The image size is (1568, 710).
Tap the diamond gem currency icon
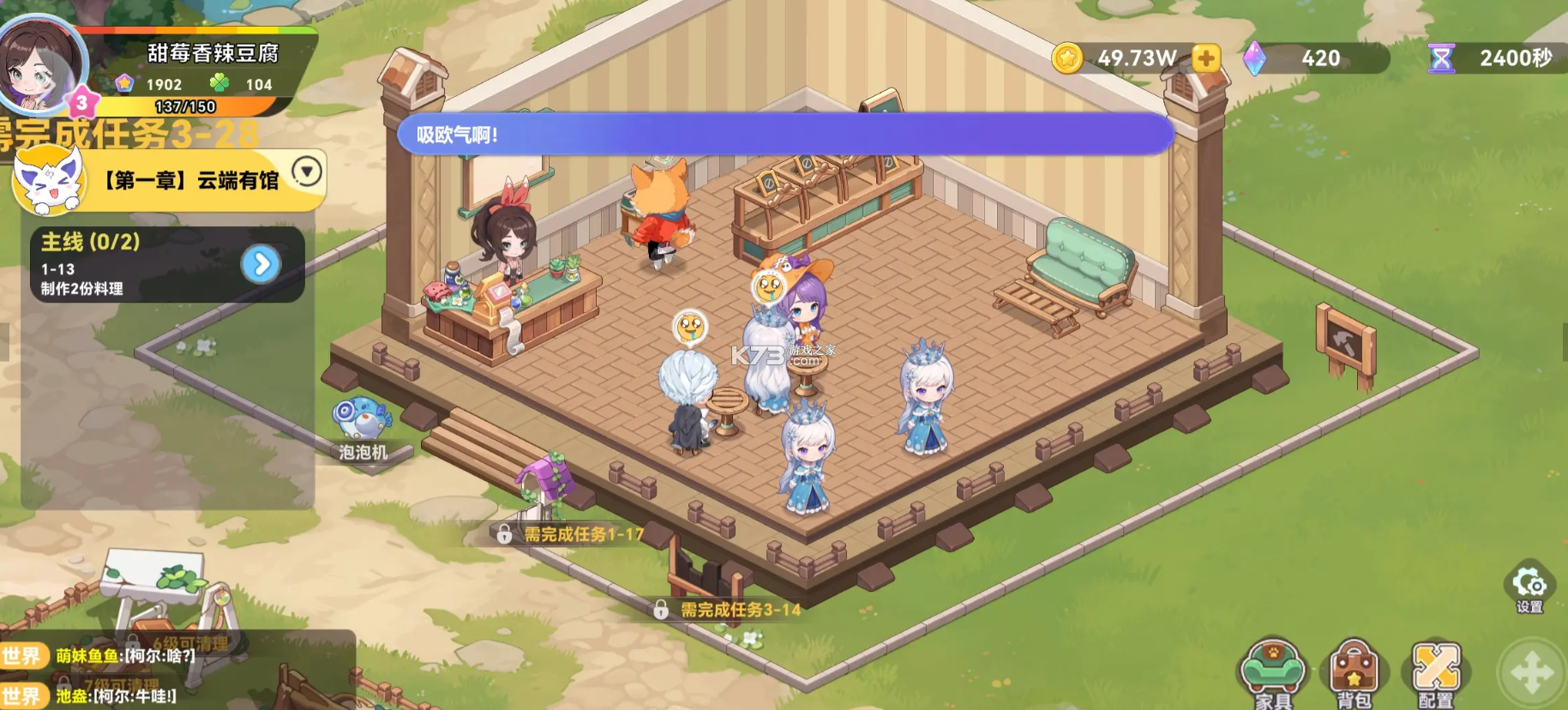click(x=1256, y=58)
